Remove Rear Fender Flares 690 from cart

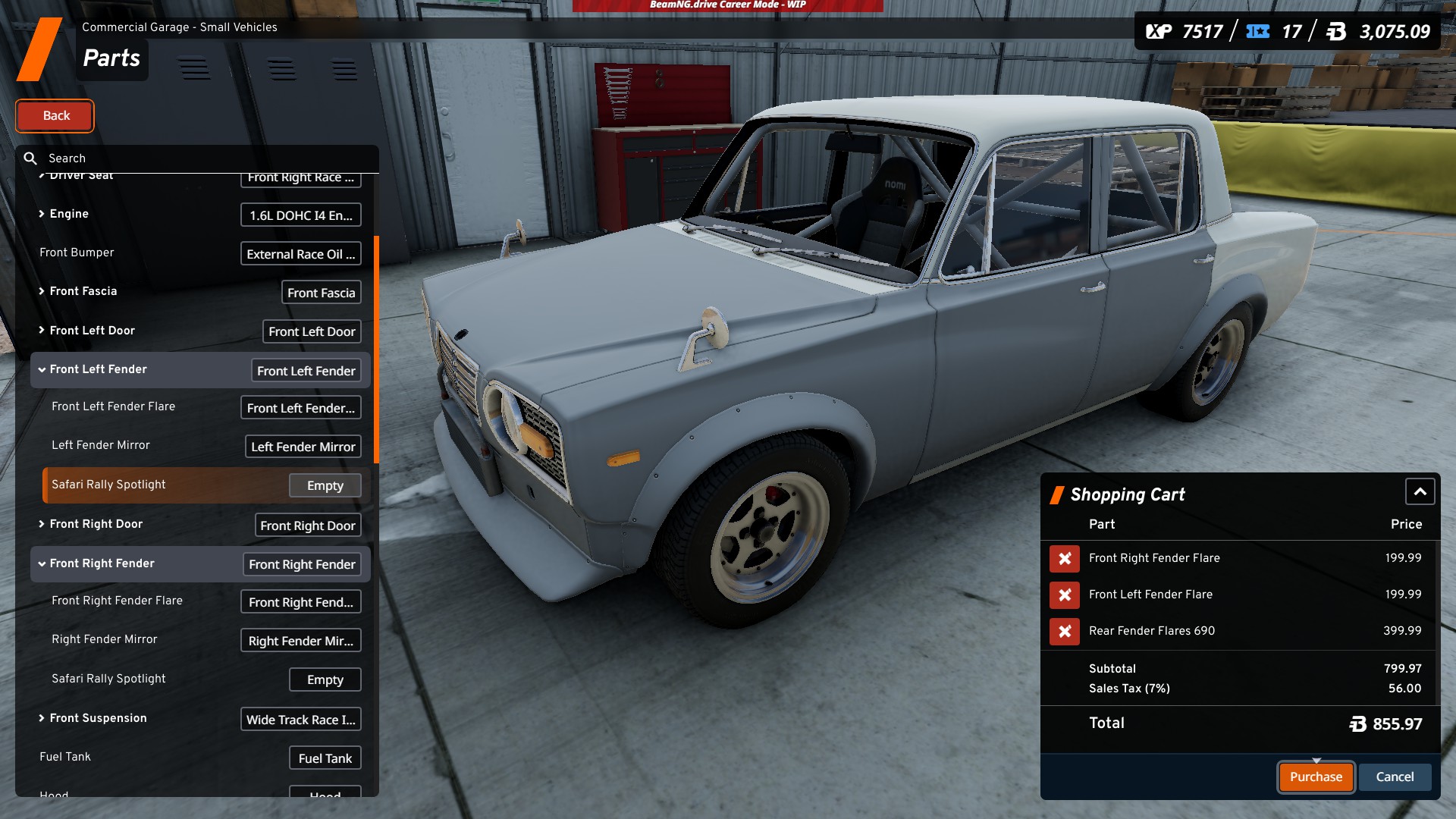pyautogui.click(x=1065, y=632)
